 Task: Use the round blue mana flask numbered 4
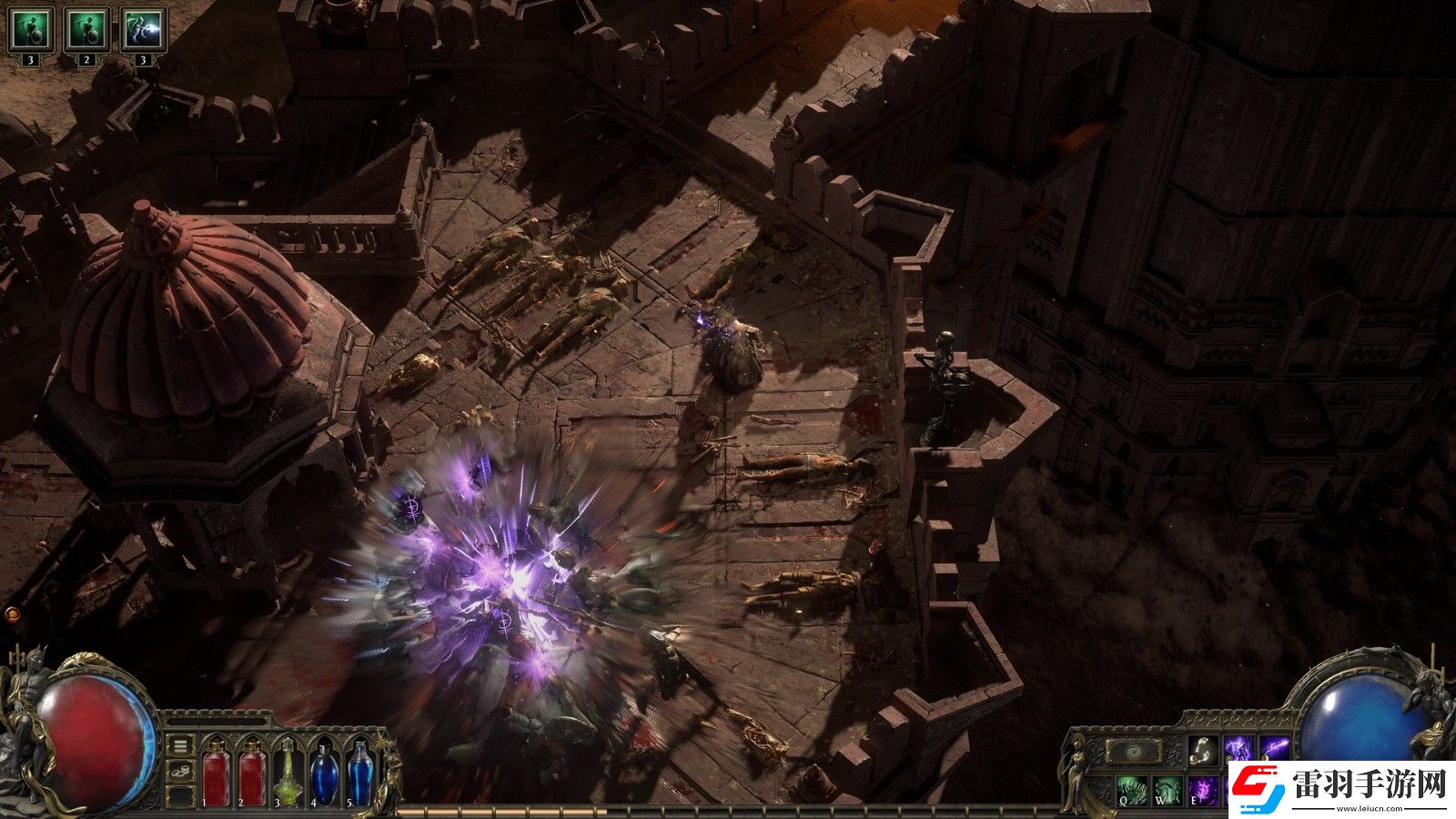[324, 773]
